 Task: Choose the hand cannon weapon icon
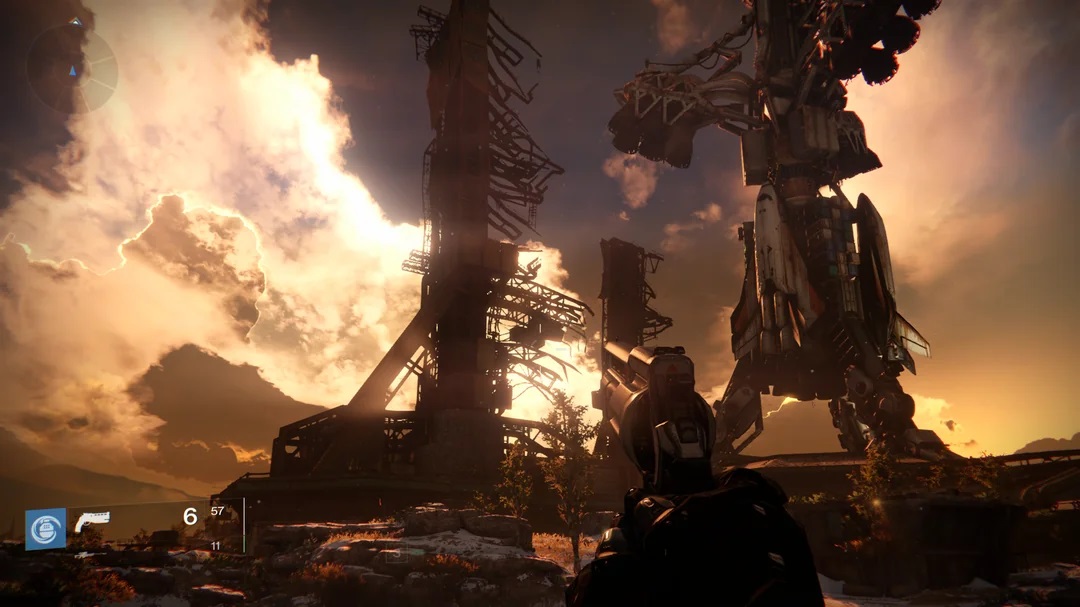tap(91, 522)
